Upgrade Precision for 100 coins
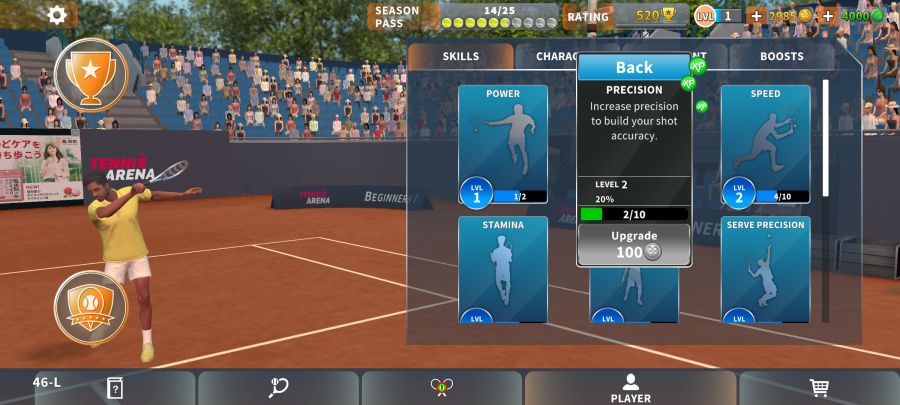Viewport: 900px width, 405px height. [x=633, y=244]
